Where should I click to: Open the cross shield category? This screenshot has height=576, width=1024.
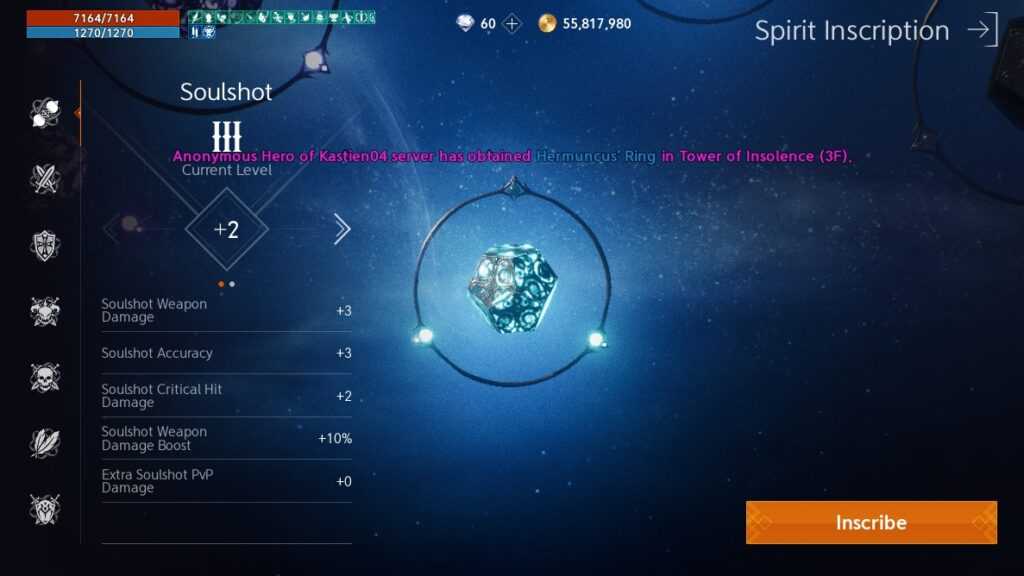point(45,245)
